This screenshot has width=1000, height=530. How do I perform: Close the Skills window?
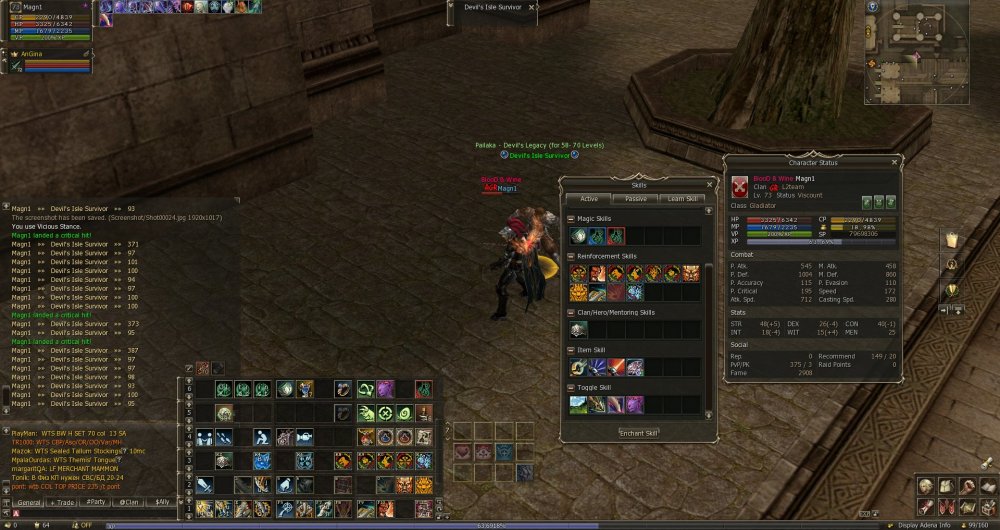[x=709, y=185]
